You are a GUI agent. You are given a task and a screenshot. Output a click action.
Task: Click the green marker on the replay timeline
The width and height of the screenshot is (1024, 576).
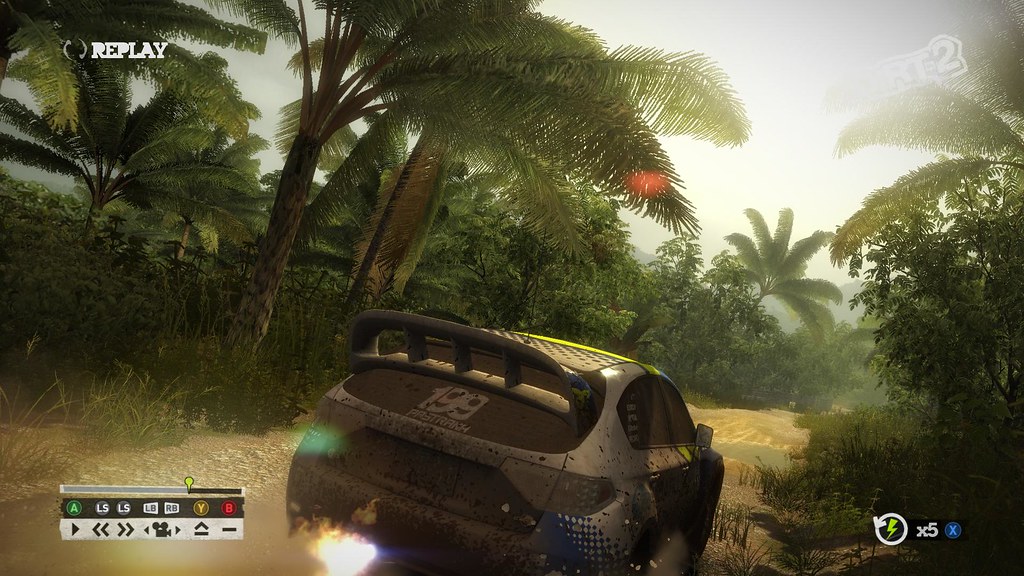point(188,483)
